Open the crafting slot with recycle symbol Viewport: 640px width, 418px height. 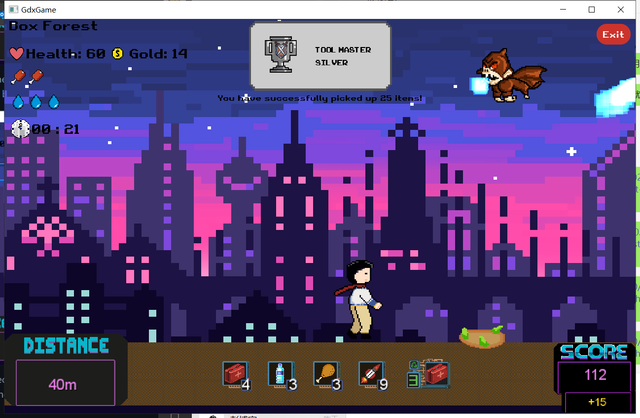coord(428,374)
